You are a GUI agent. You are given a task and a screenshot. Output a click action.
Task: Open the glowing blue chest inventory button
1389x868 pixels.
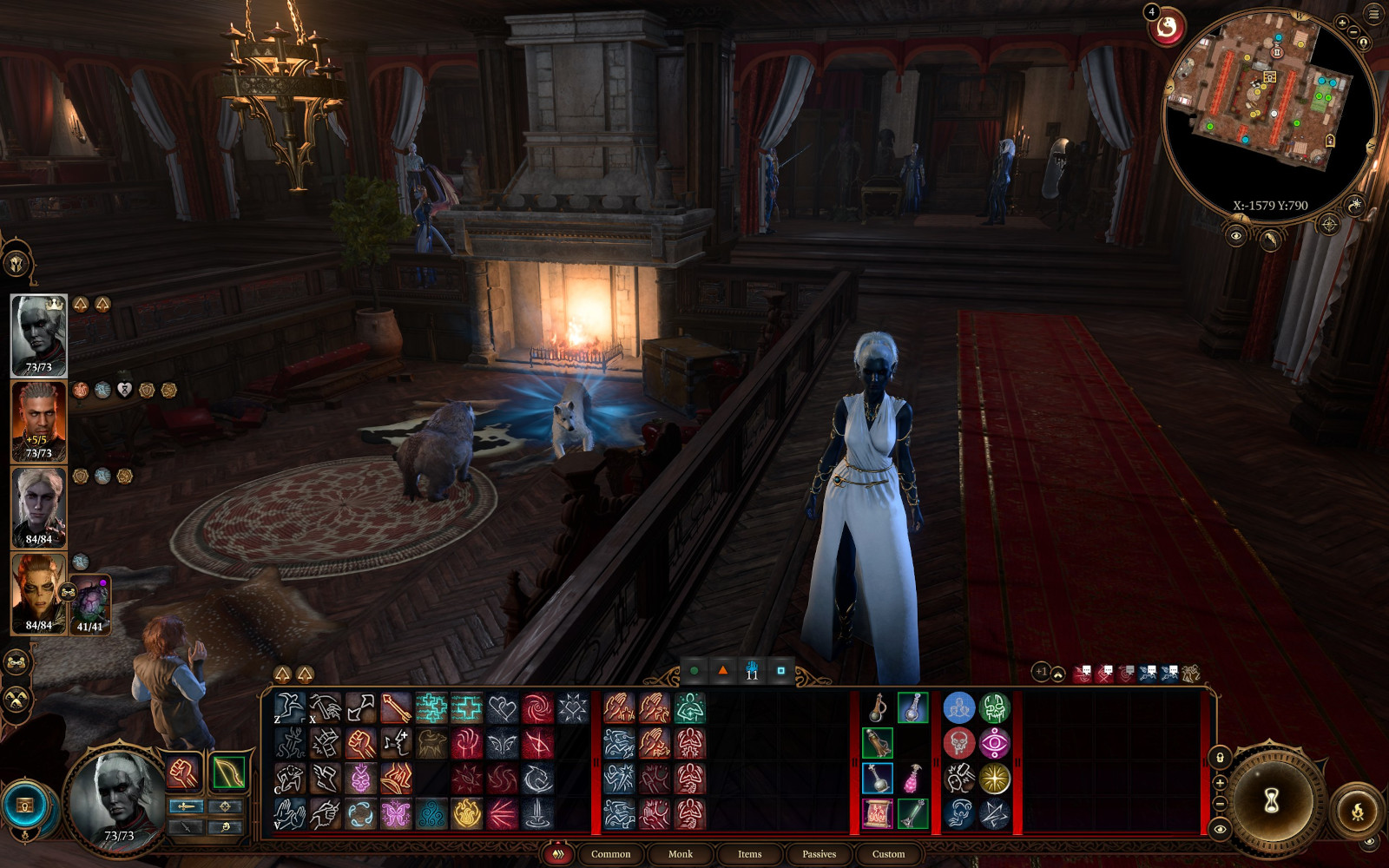(25, 806)
